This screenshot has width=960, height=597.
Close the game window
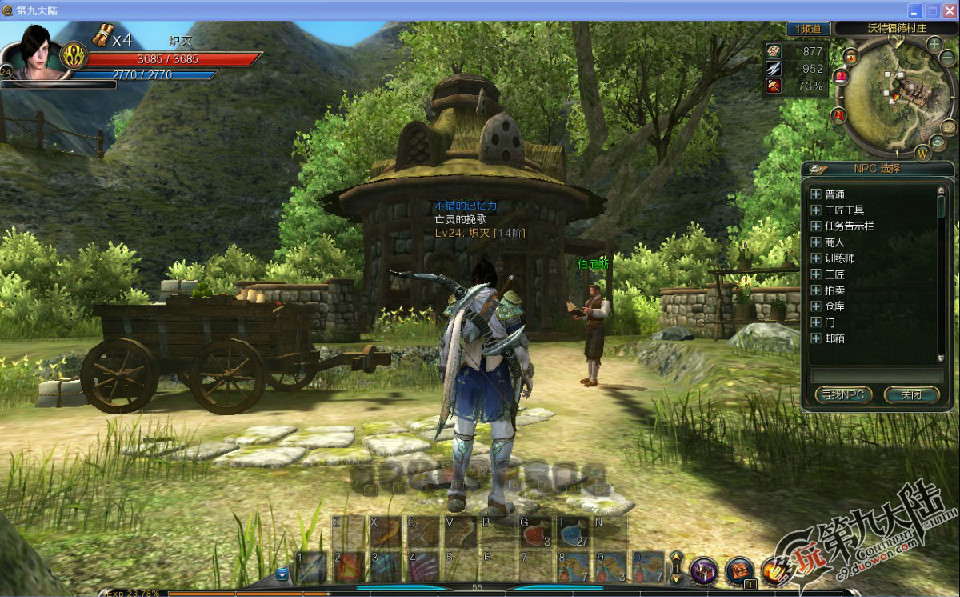(949, 10)
